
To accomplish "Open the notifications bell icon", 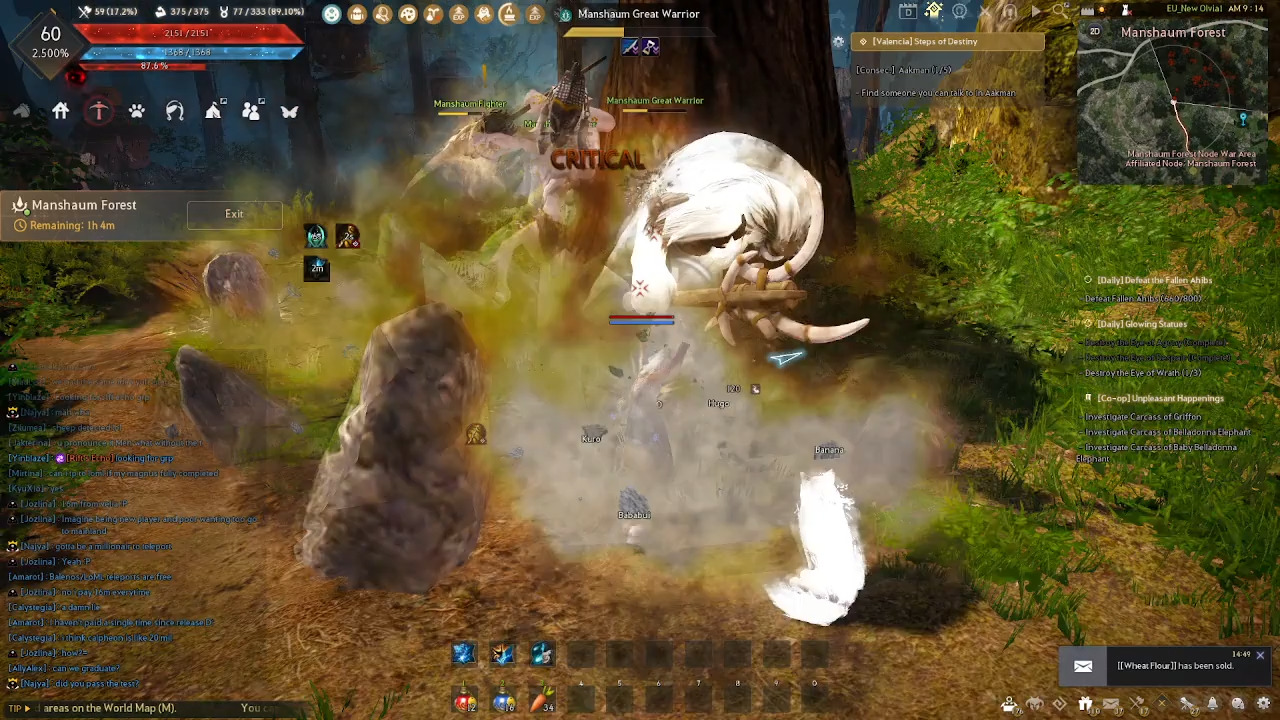I will 1212,704.
